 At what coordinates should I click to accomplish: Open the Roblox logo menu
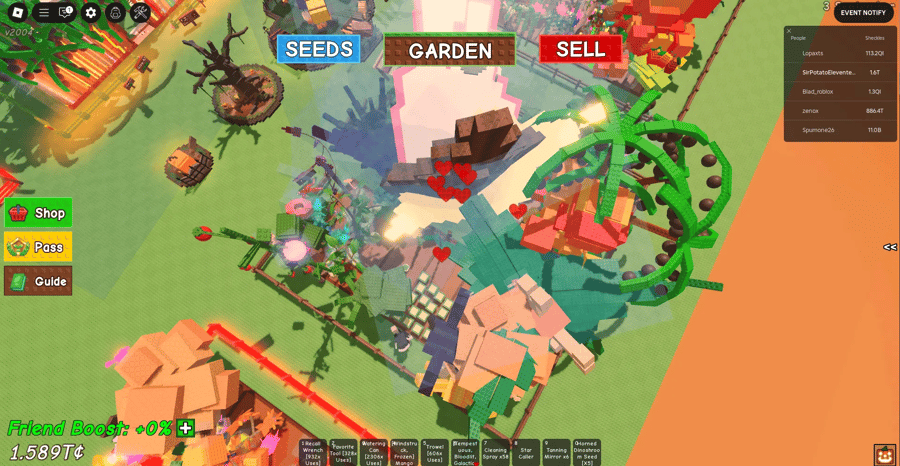tap(15, 12)
